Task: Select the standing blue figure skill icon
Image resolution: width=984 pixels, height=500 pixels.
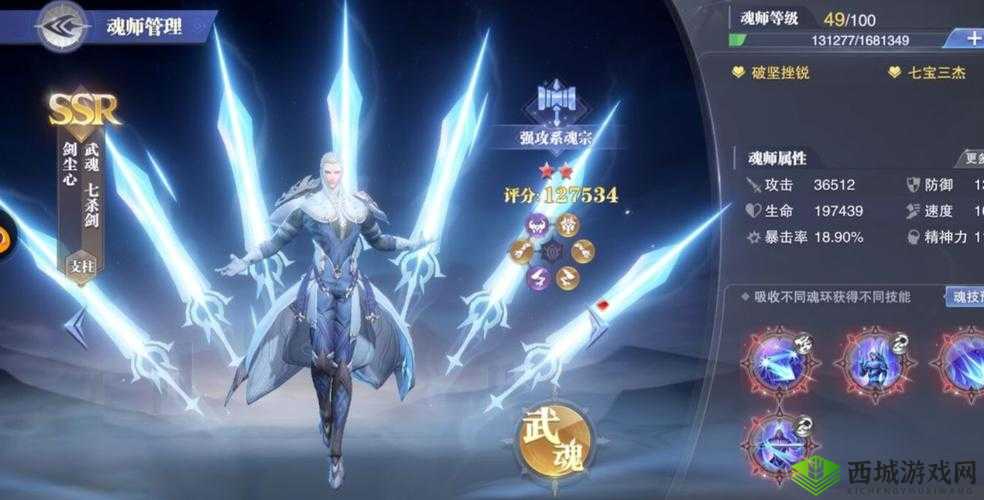Action: point(874,362)
